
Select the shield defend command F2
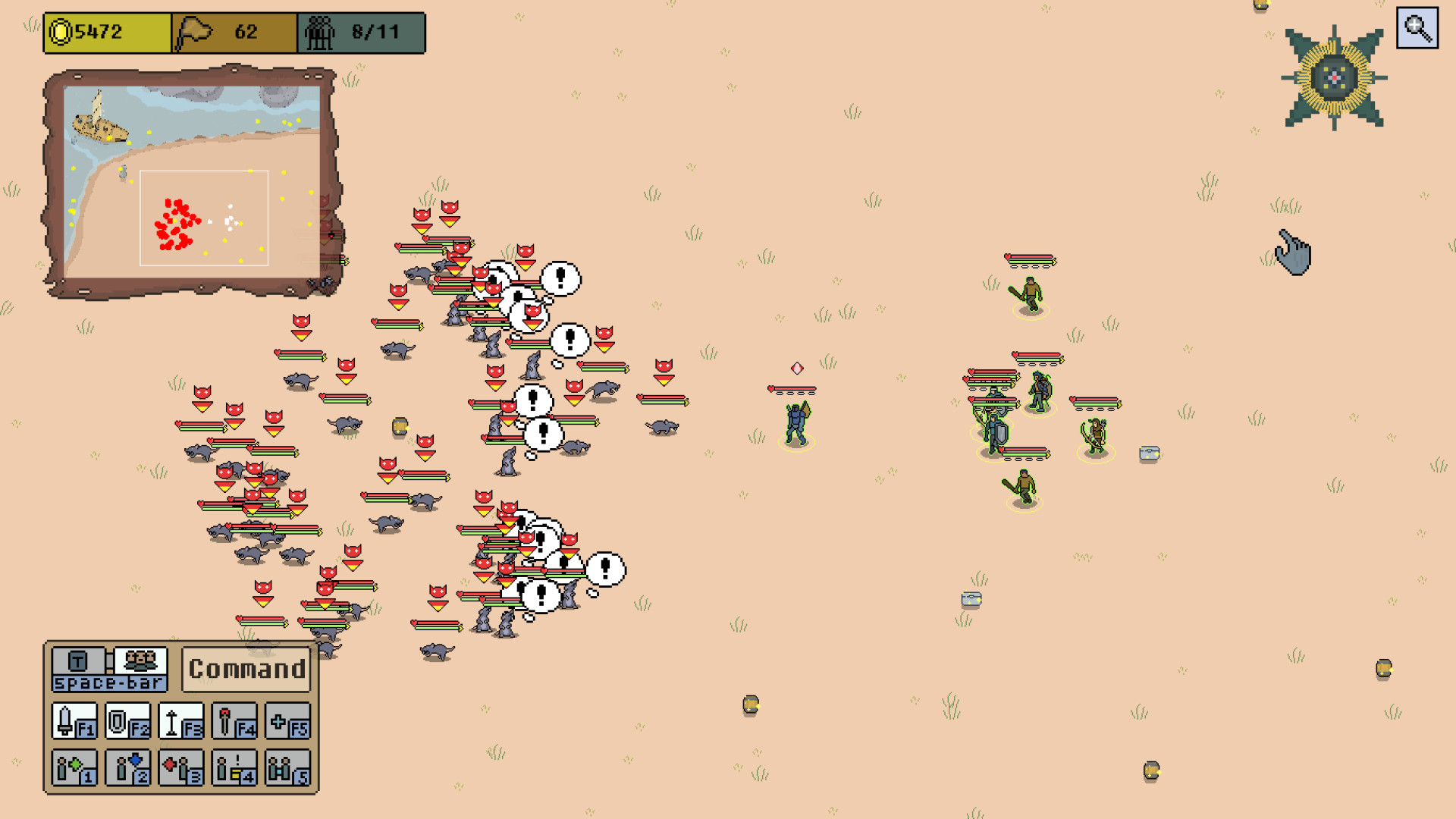coord(126,721)
